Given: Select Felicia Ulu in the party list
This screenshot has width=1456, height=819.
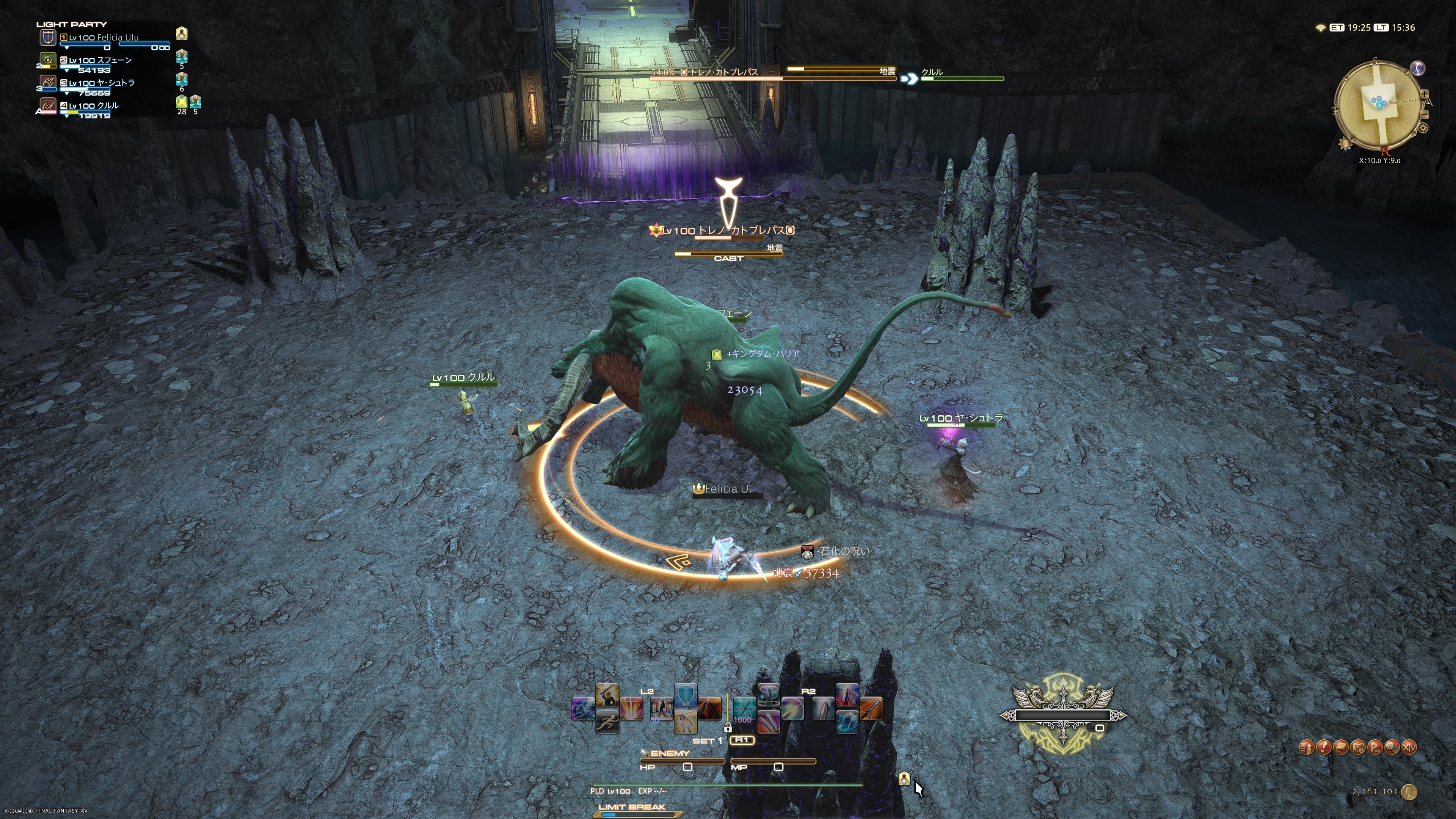Looking at the screenshot, I should click(x=104, y=38).
